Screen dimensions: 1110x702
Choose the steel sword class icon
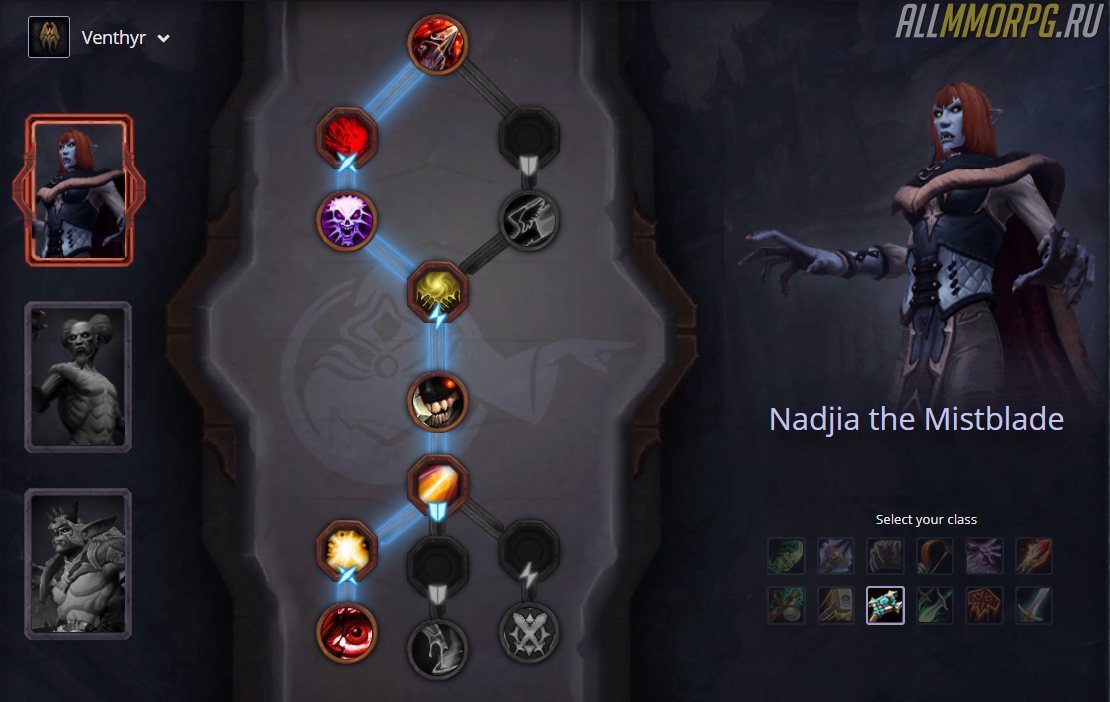pyautogui.click(x=1033, y=605)
